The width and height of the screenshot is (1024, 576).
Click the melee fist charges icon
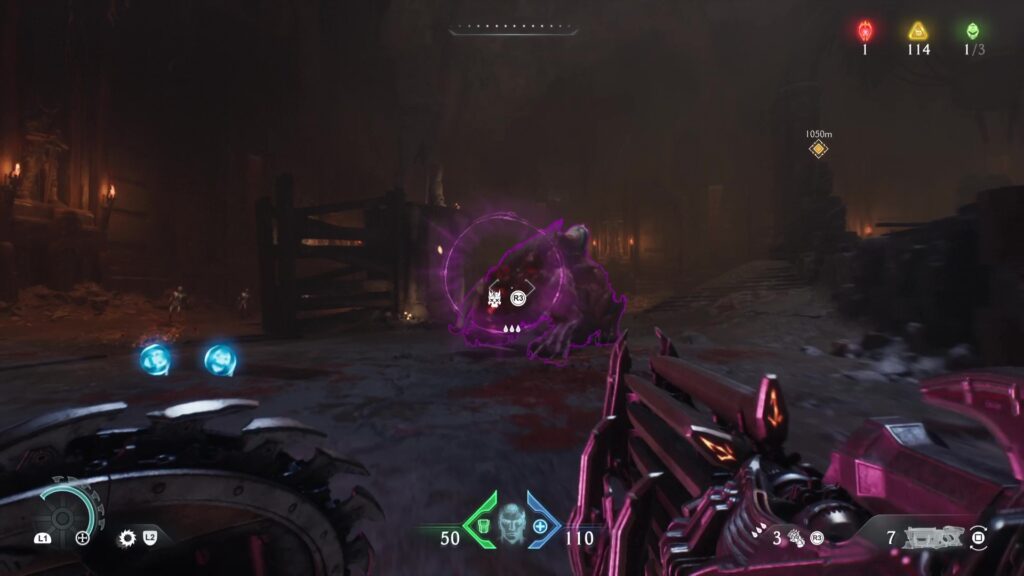(x=794, y=538)
